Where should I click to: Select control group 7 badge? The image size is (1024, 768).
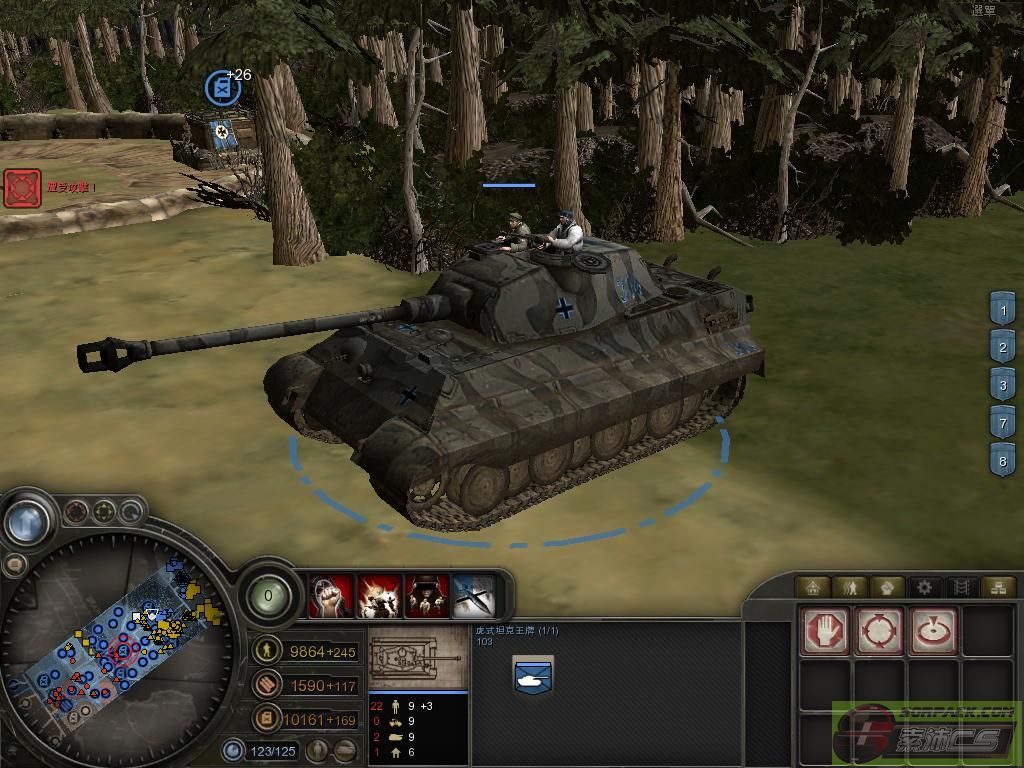click(1003, 421)
